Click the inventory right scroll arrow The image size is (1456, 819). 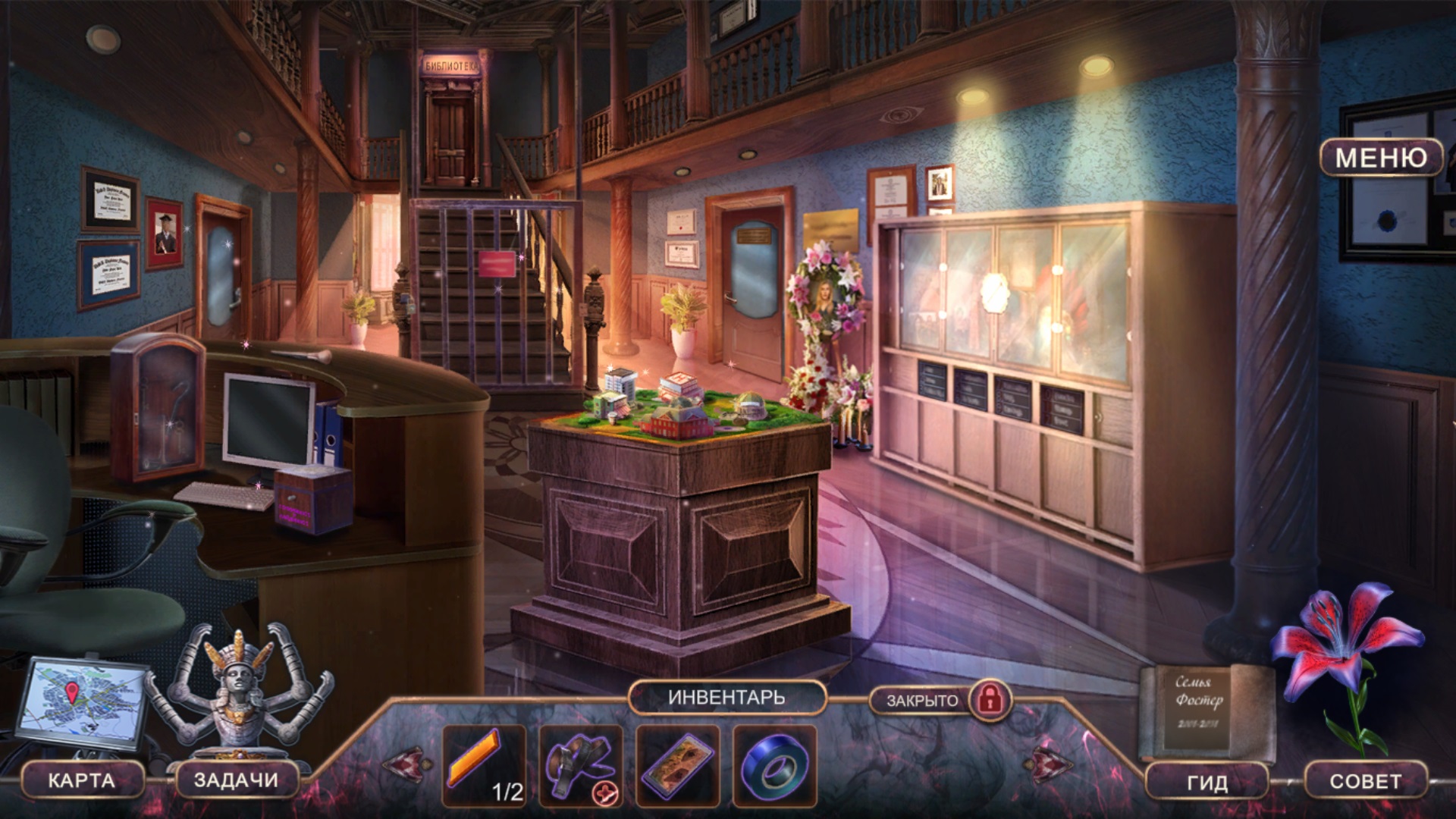pos(1050,764)
